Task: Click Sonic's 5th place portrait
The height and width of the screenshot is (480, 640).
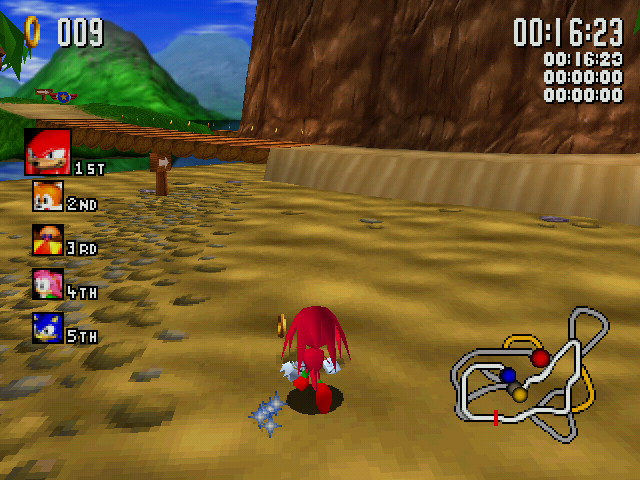Action: [47, 328]
